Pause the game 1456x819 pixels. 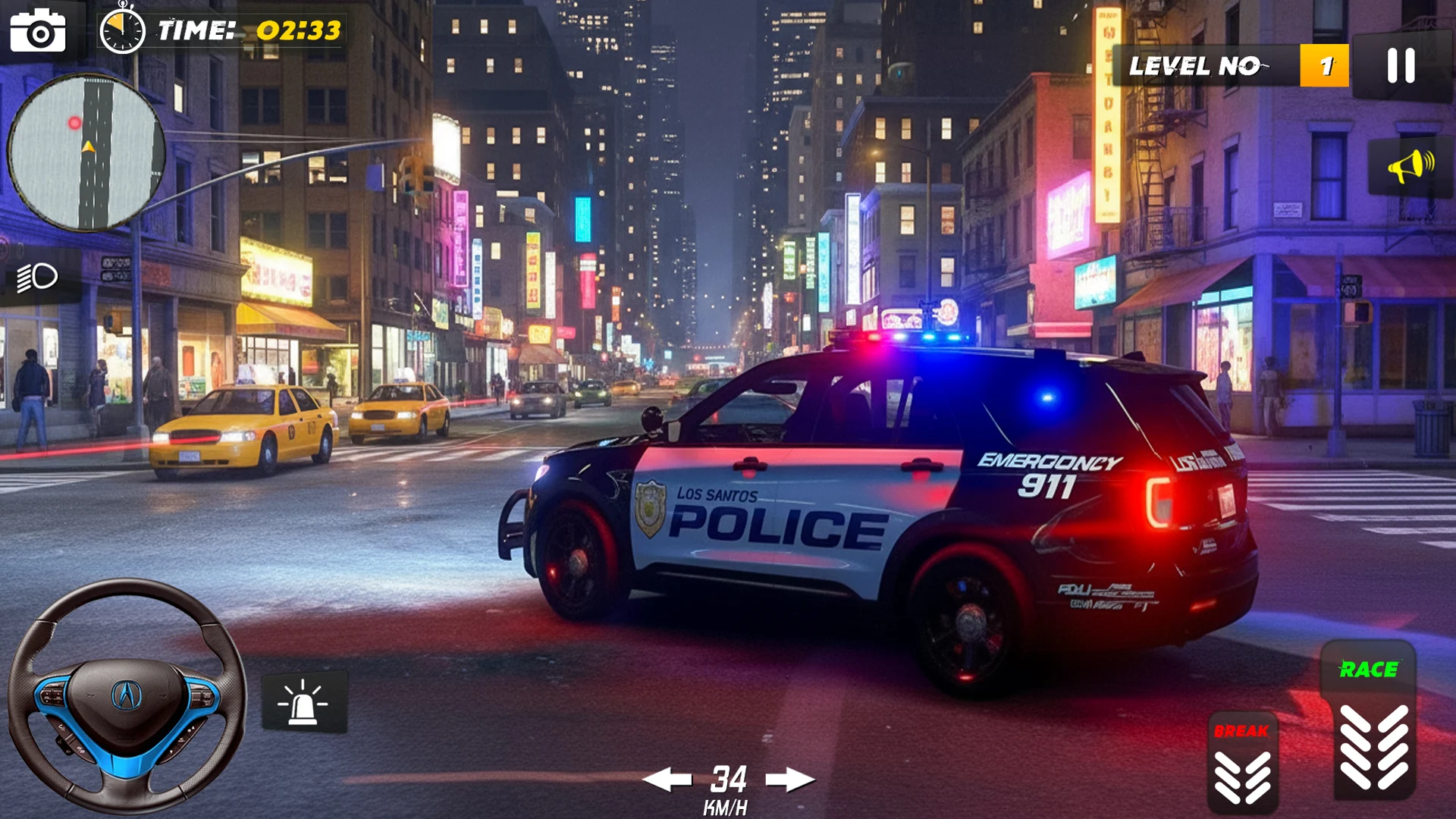pyautogui.click(x=1401, y=66)
